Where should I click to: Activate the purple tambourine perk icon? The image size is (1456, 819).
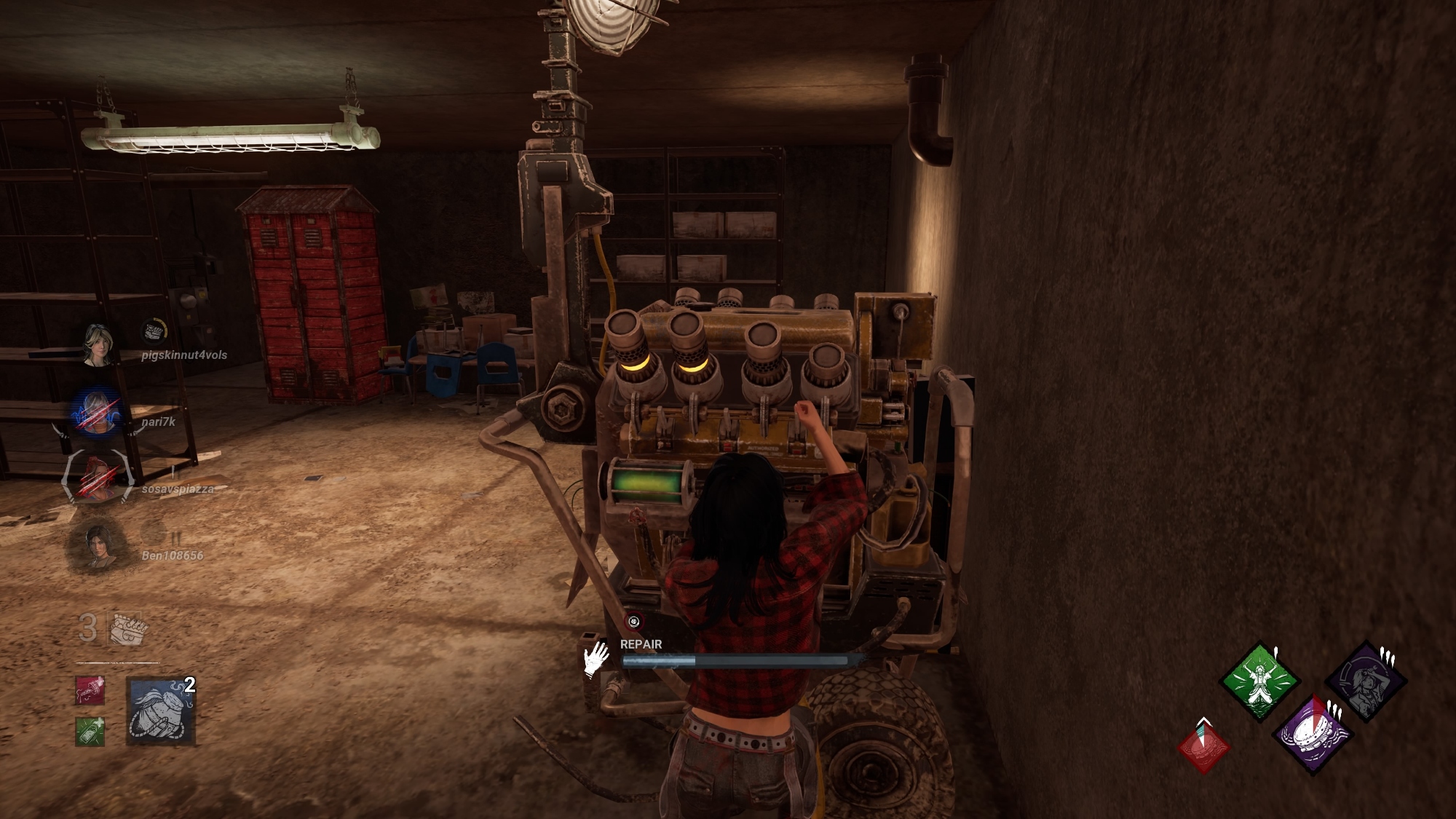pyautogui.click(x=1313, y=734)
